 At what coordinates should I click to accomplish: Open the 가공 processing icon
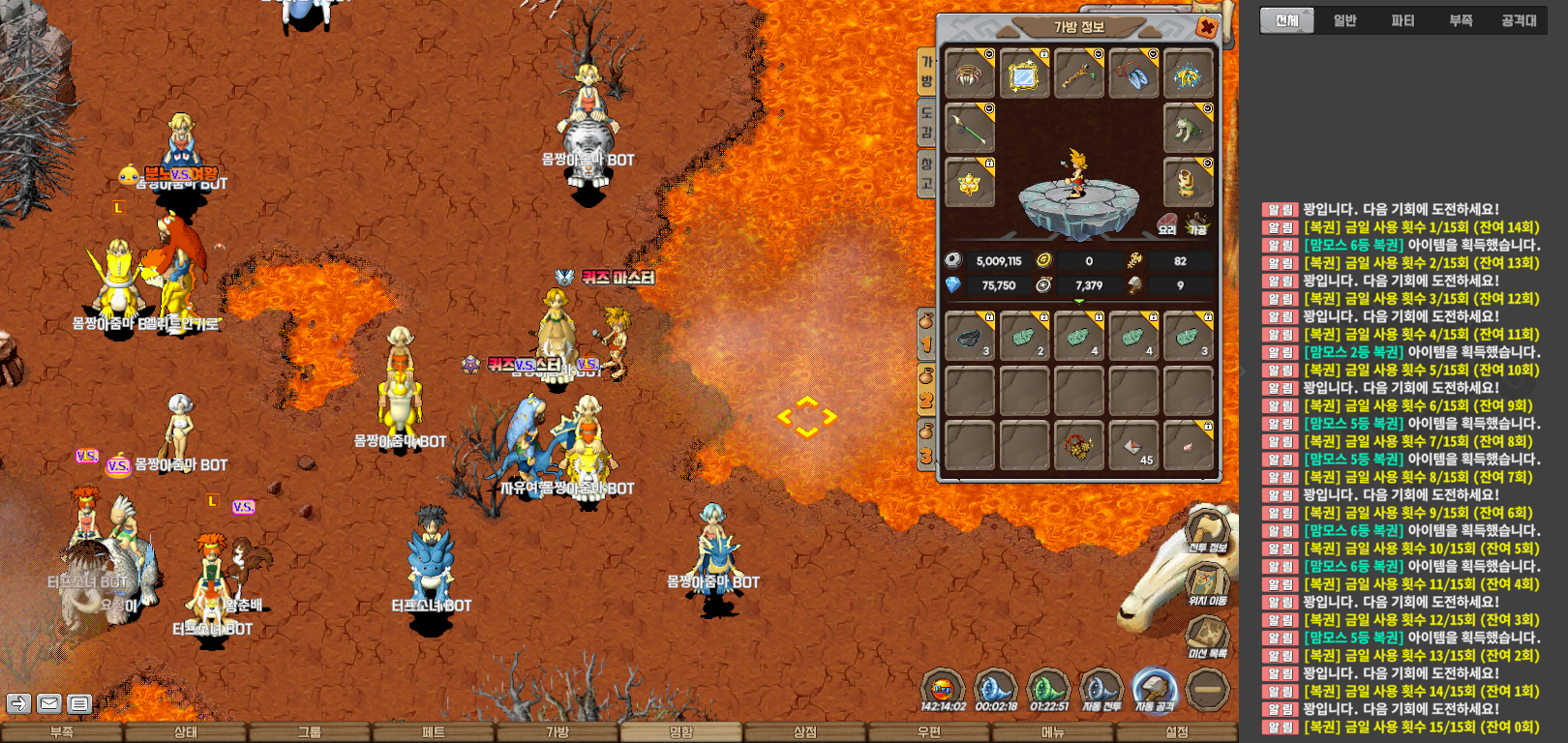click(x=1198, y=224)
